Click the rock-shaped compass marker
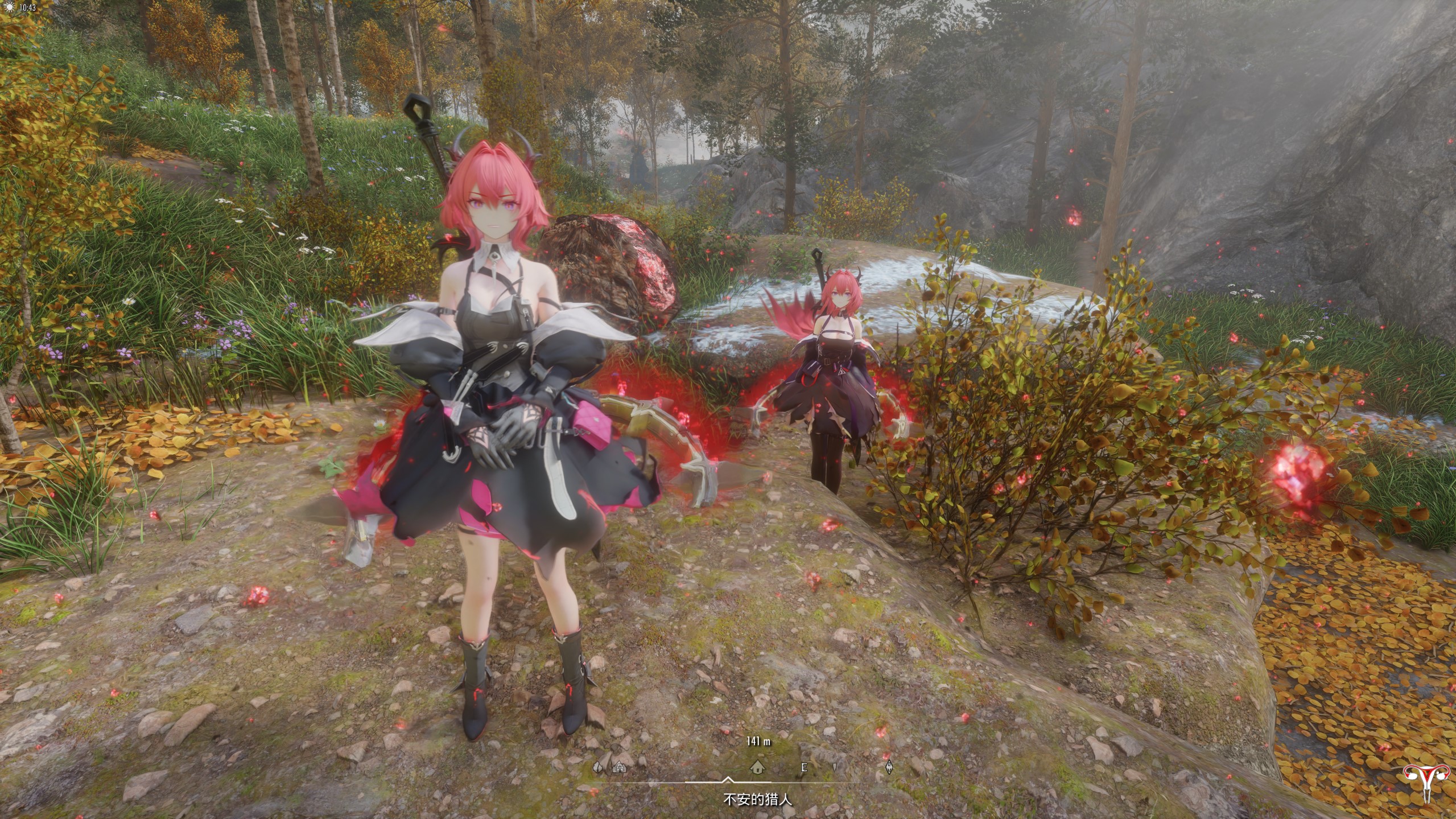Image resolution: width=1456 pixels, height=819 pixels. click(x=598, y=768)
